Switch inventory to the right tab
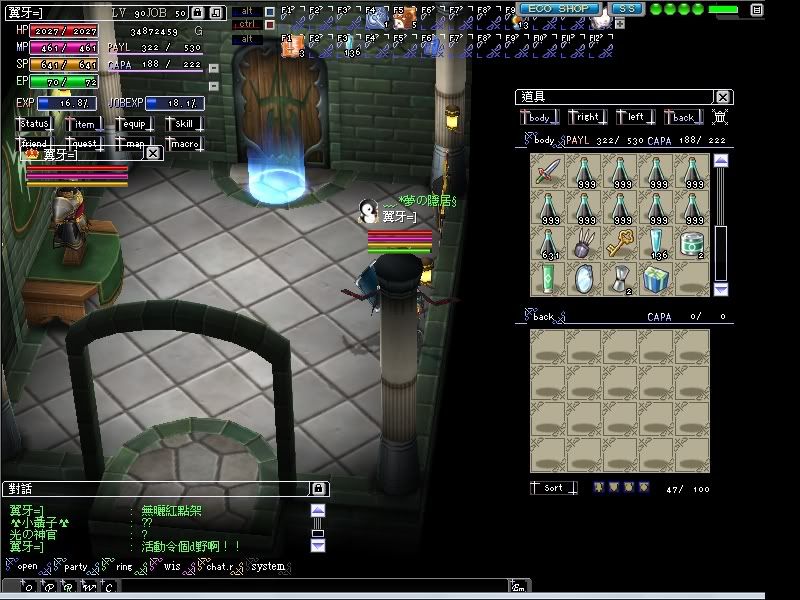 tap(587, 118)
